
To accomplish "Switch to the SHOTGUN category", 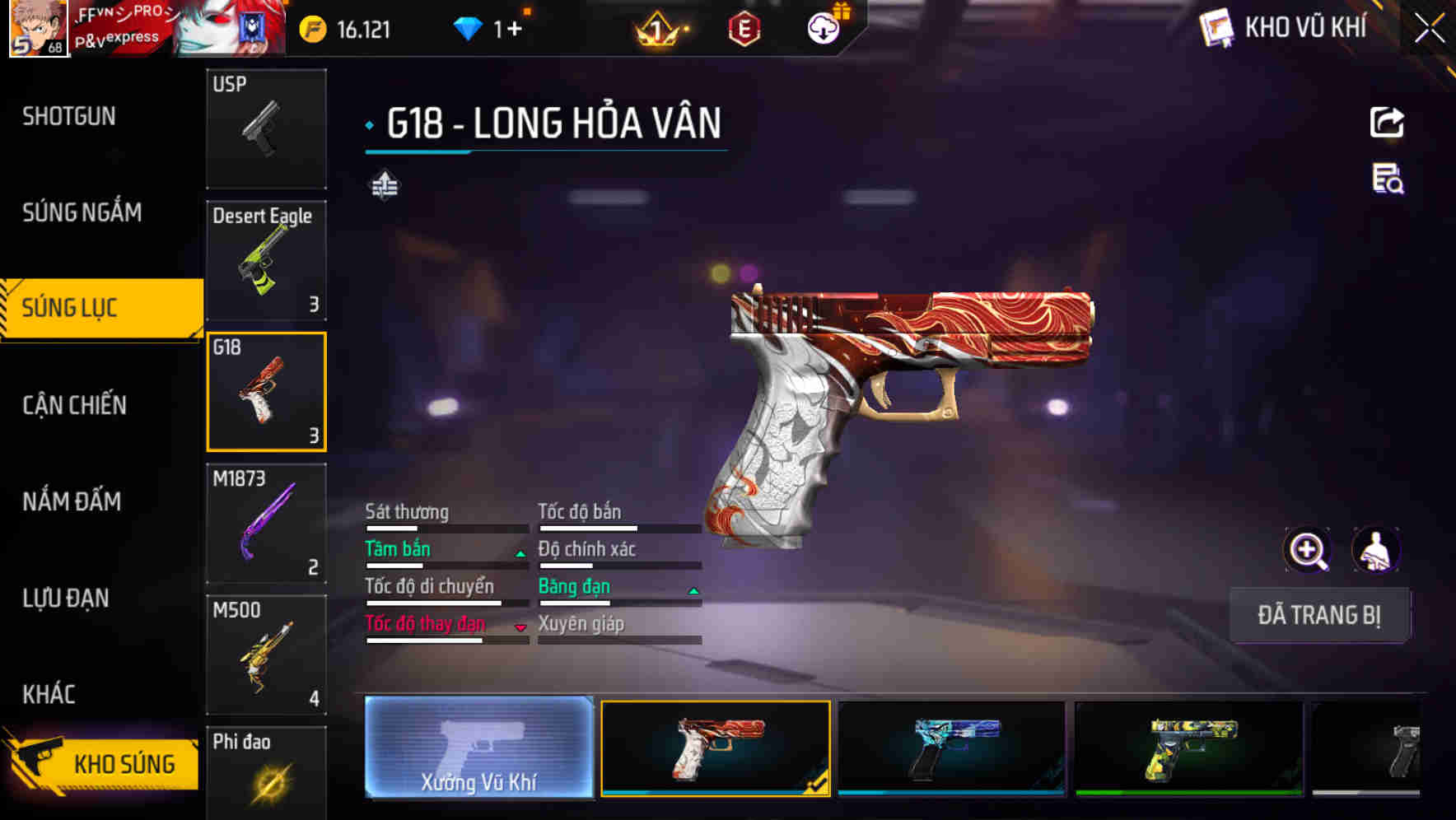I will [x=69, y=117].
